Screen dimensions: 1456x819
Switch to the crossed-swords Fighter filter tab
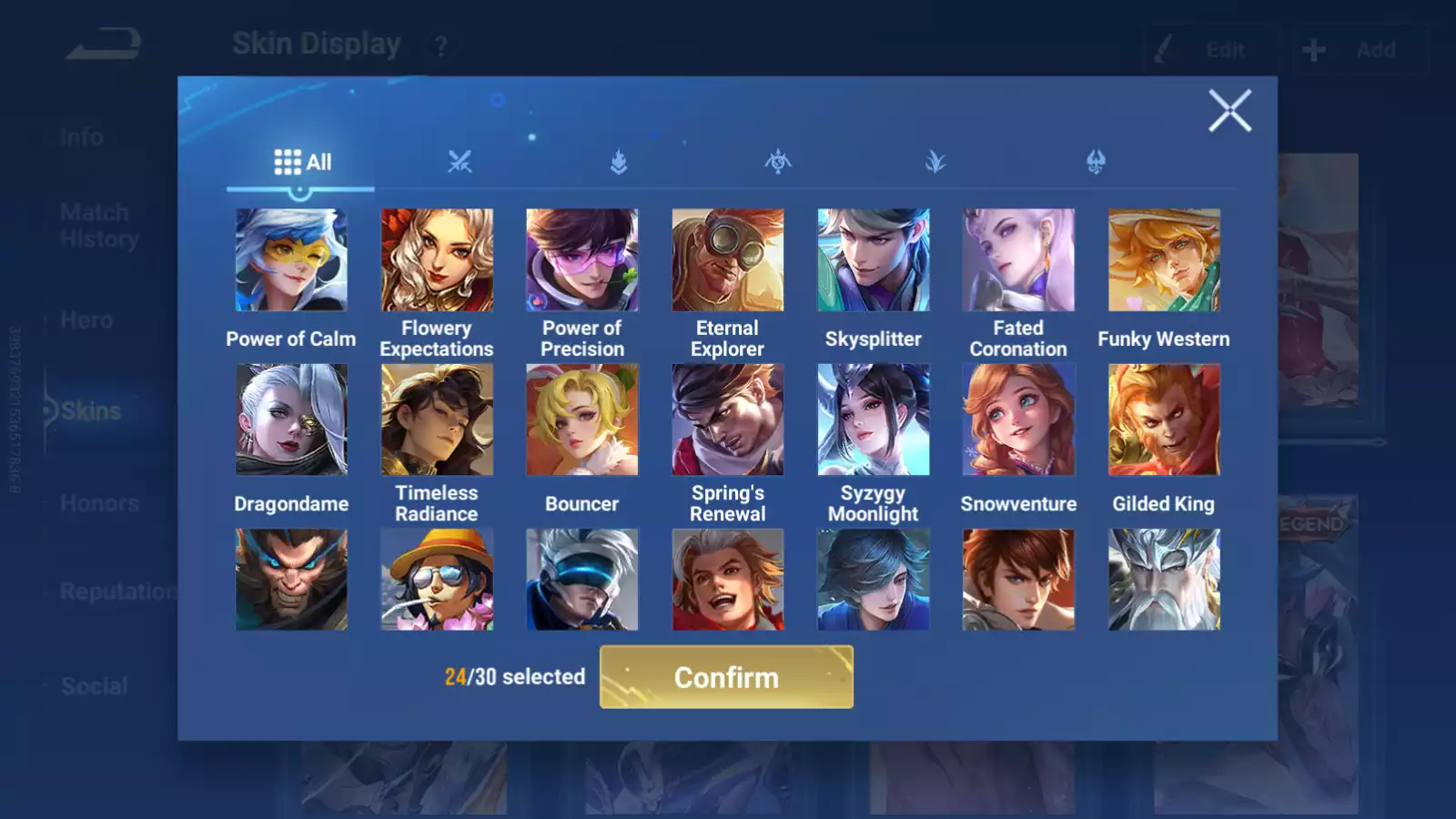click(x=460, y=162)
